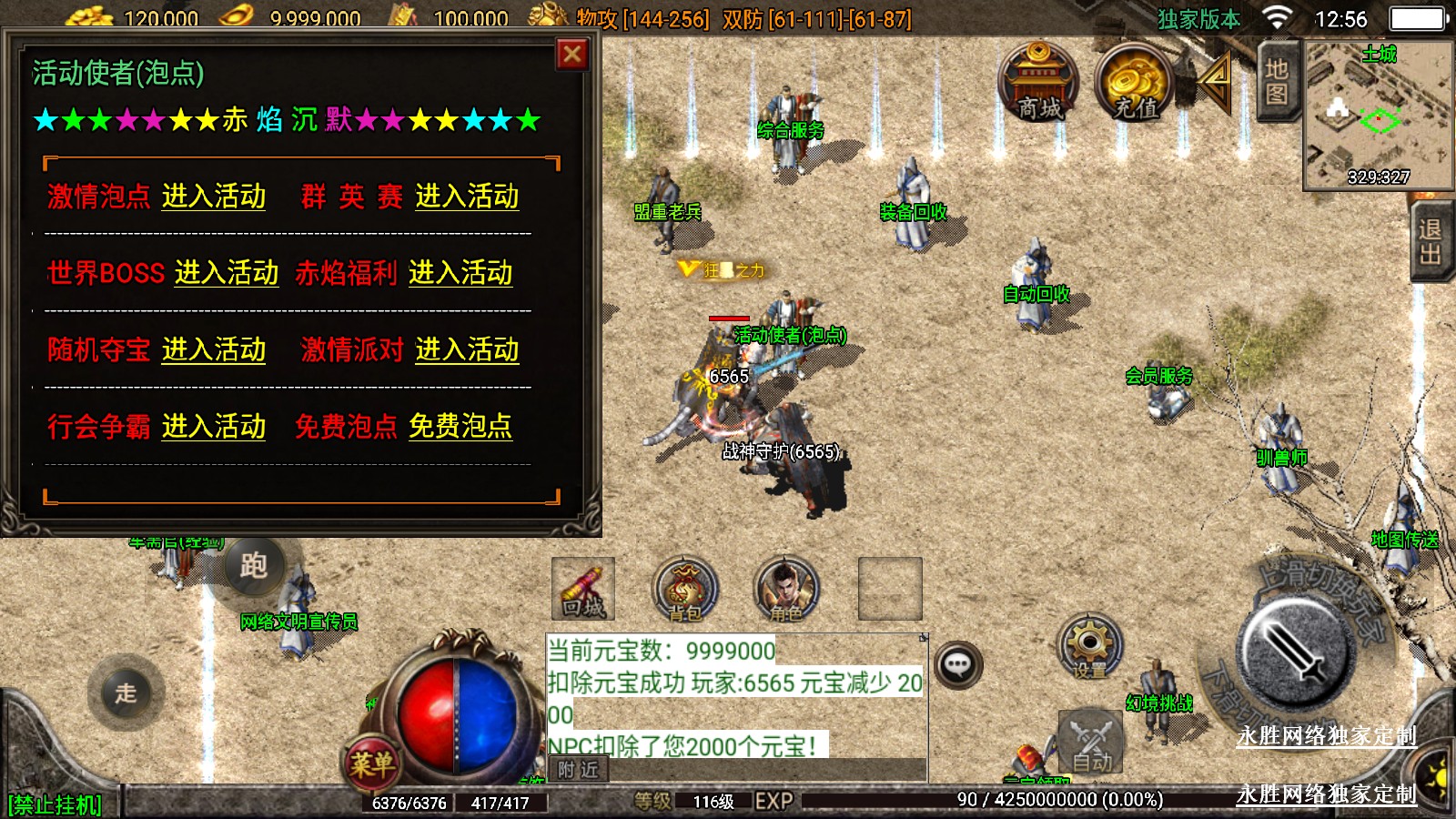
Task: Open the 商城 shop
Action: coord(1038,84)
